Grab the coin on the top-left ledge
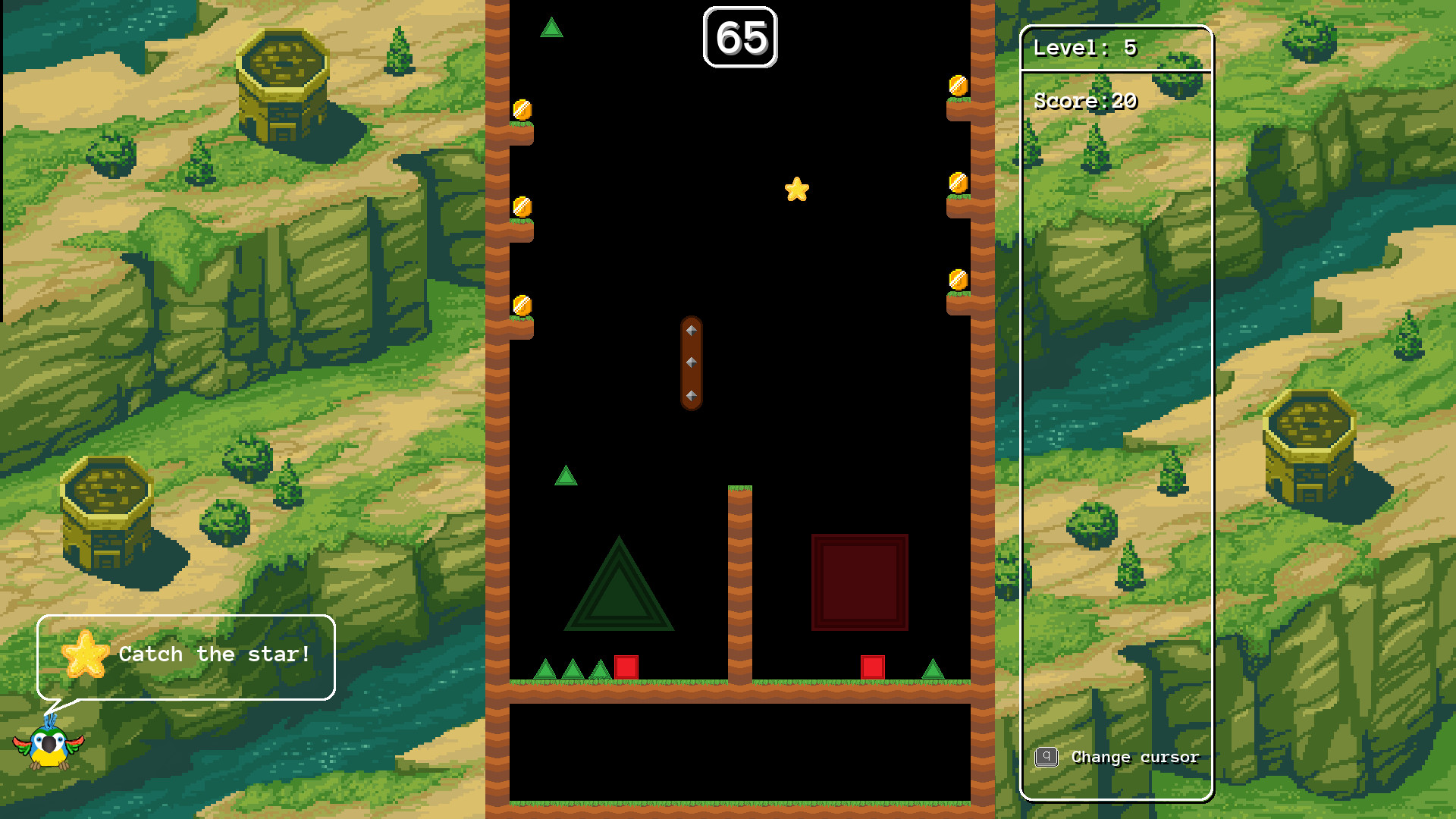Screen dimensions: 1456x819 pyautogui.click(x=522, y=108)
